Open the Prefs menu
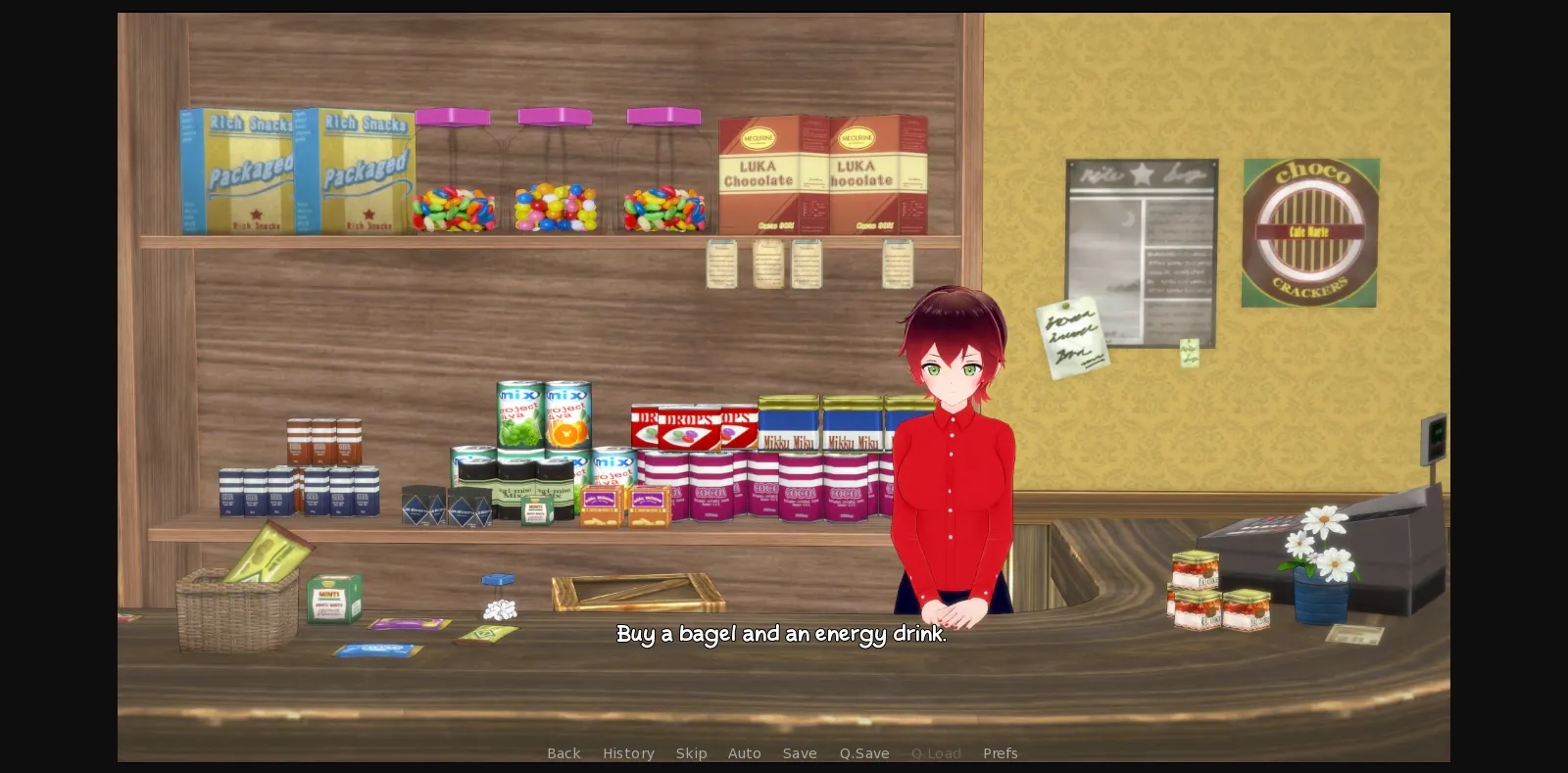 pos(1000,753)
